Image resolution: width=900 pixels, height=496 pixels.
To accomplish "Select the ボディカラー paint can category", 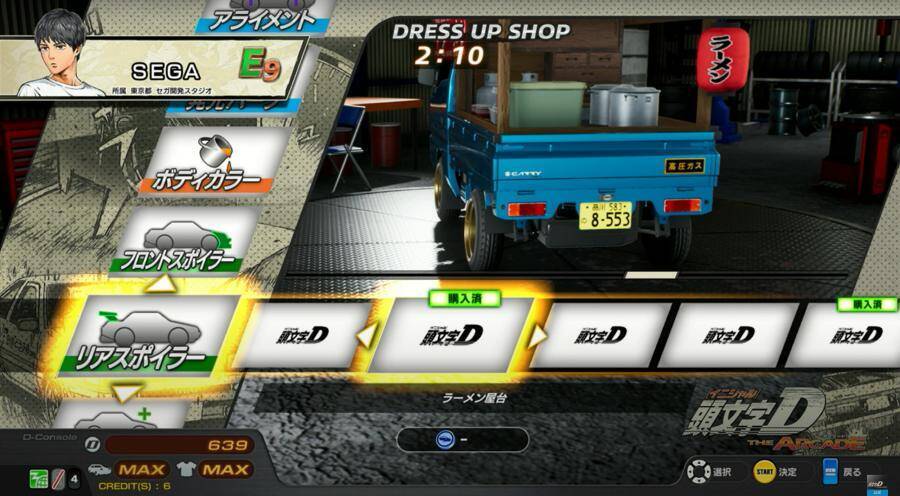I will [x=209, y=162].
